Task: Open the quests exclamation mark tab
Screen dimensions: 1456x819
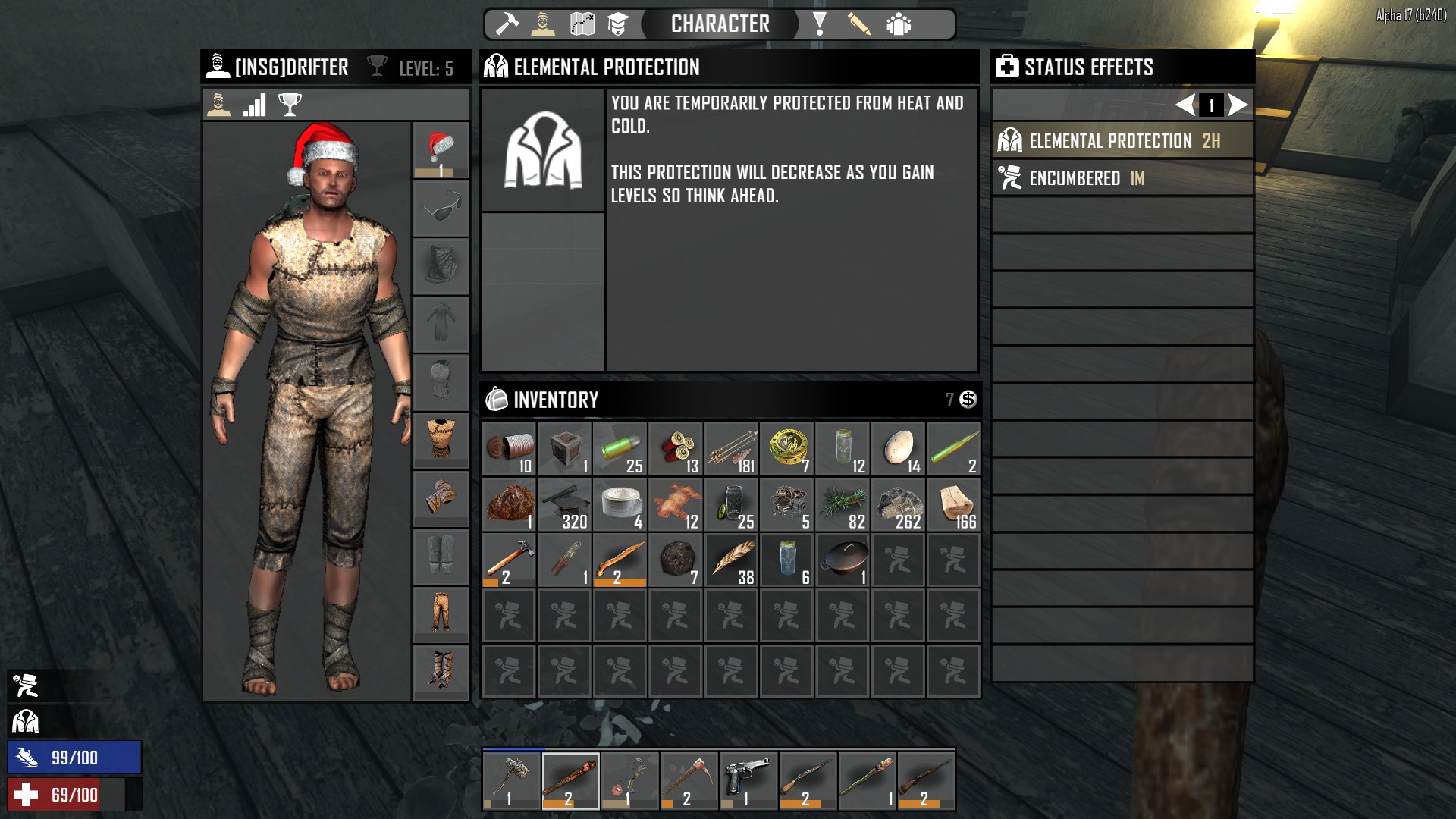Action: coord(819,24)
